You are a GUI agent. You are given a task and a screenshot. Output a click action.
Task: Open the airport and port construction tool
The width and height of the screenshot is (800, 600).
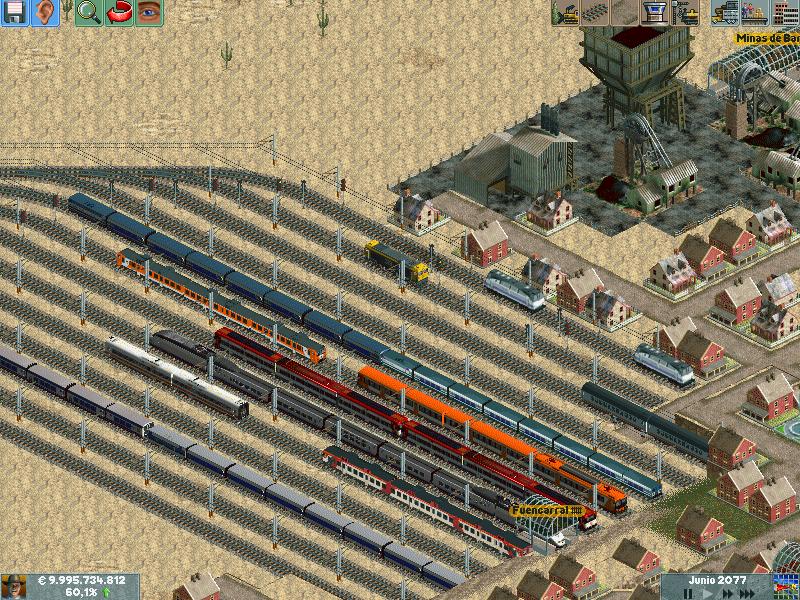pyautogui.click(x=655, y=12)
